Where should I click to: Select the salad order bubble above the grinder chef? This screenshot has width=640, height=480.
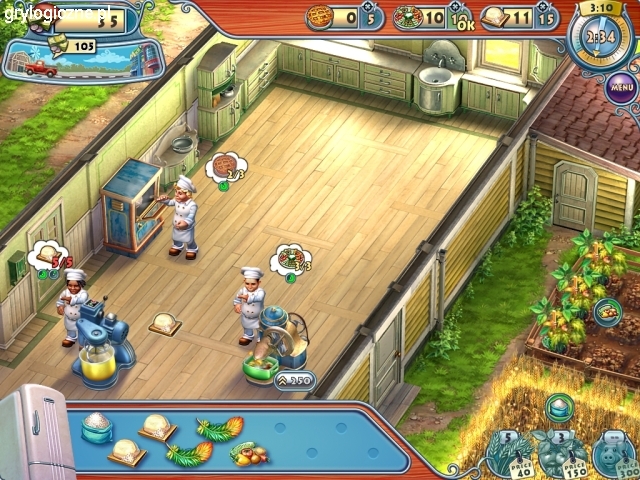coord(292,259)
